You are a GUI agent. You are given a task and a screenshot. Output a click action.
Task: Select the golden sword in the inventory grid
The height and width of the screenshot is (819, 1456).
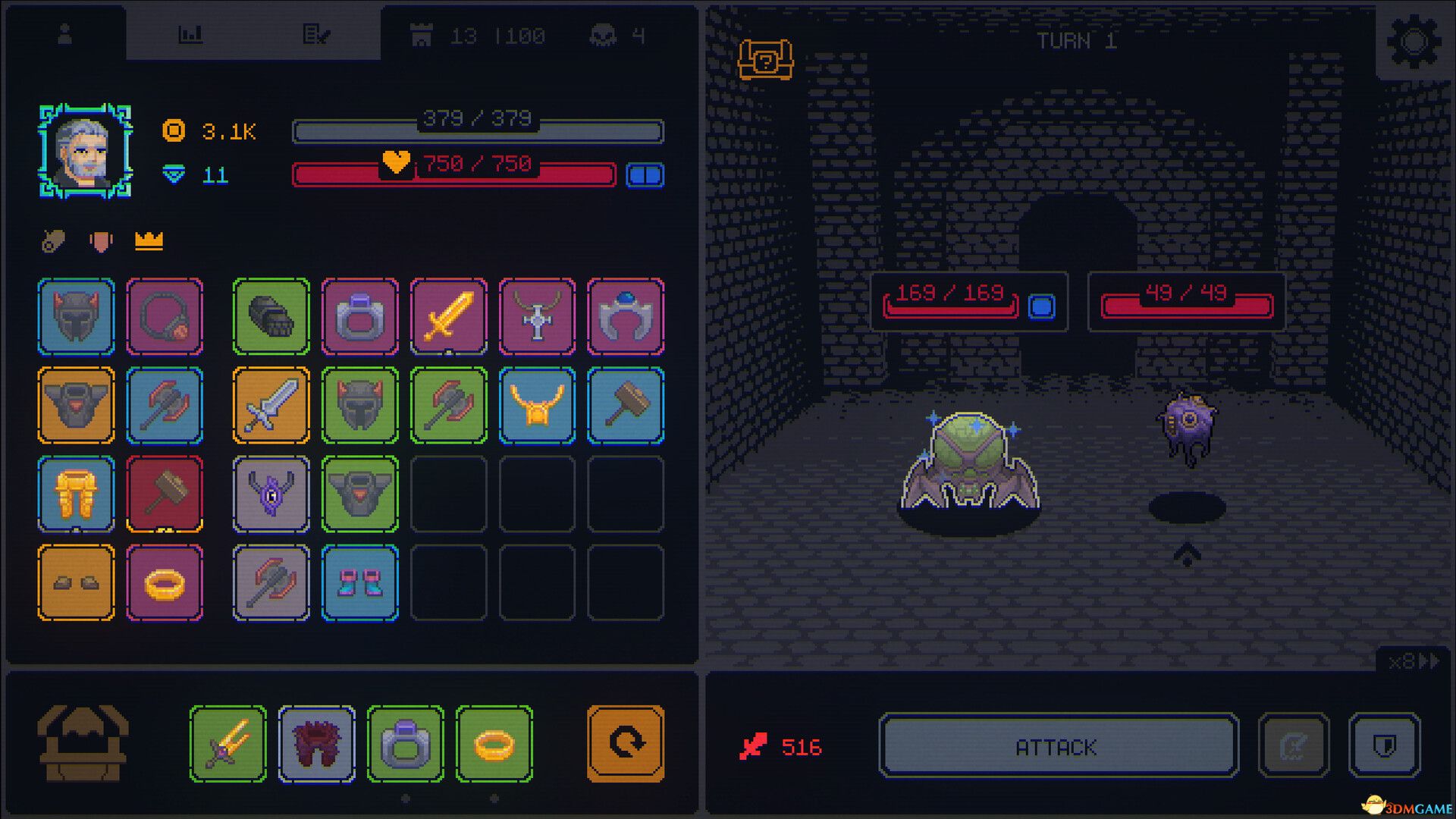click(448, 317)
